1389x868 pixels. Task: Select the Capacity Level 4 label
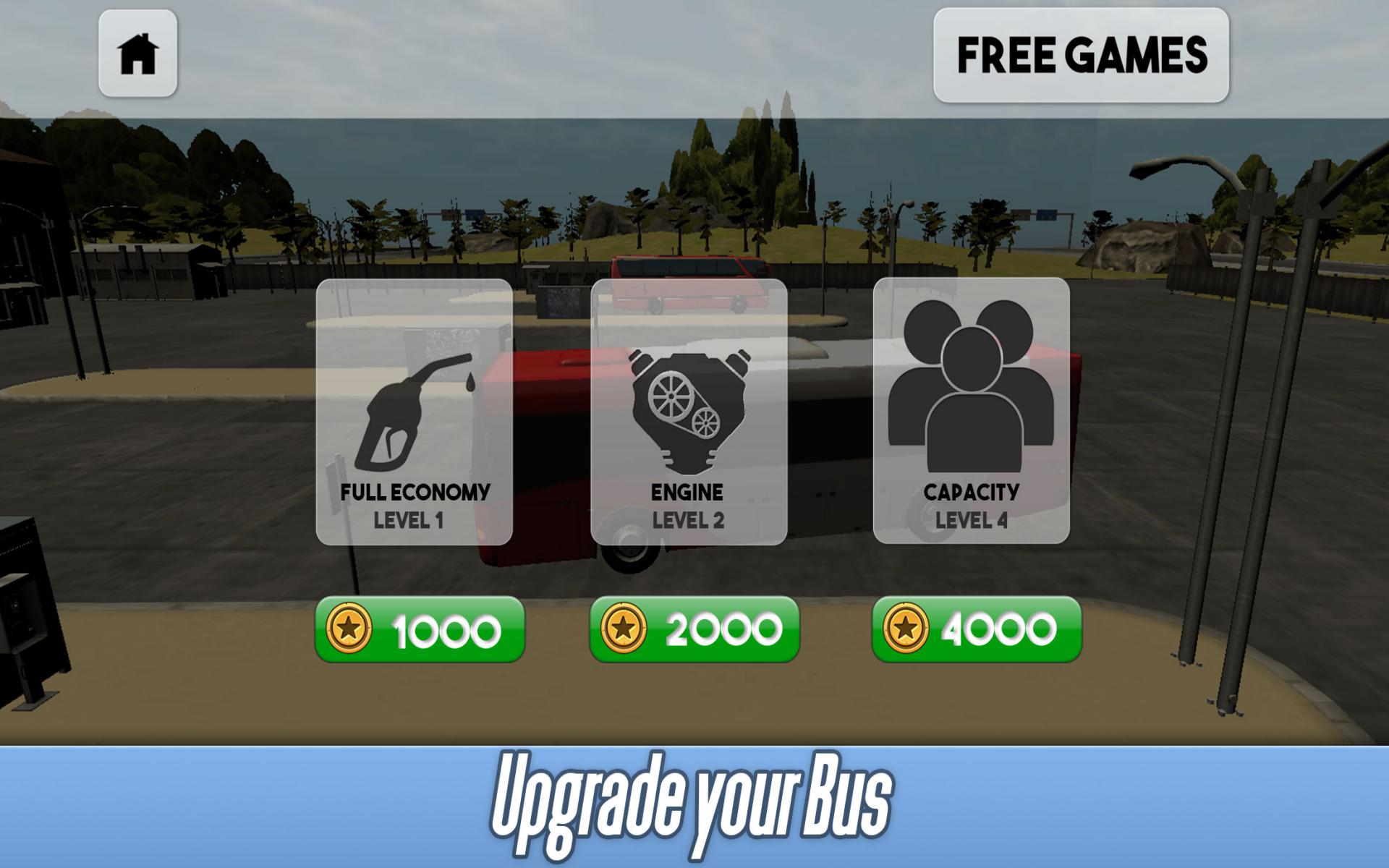point(972,504)
